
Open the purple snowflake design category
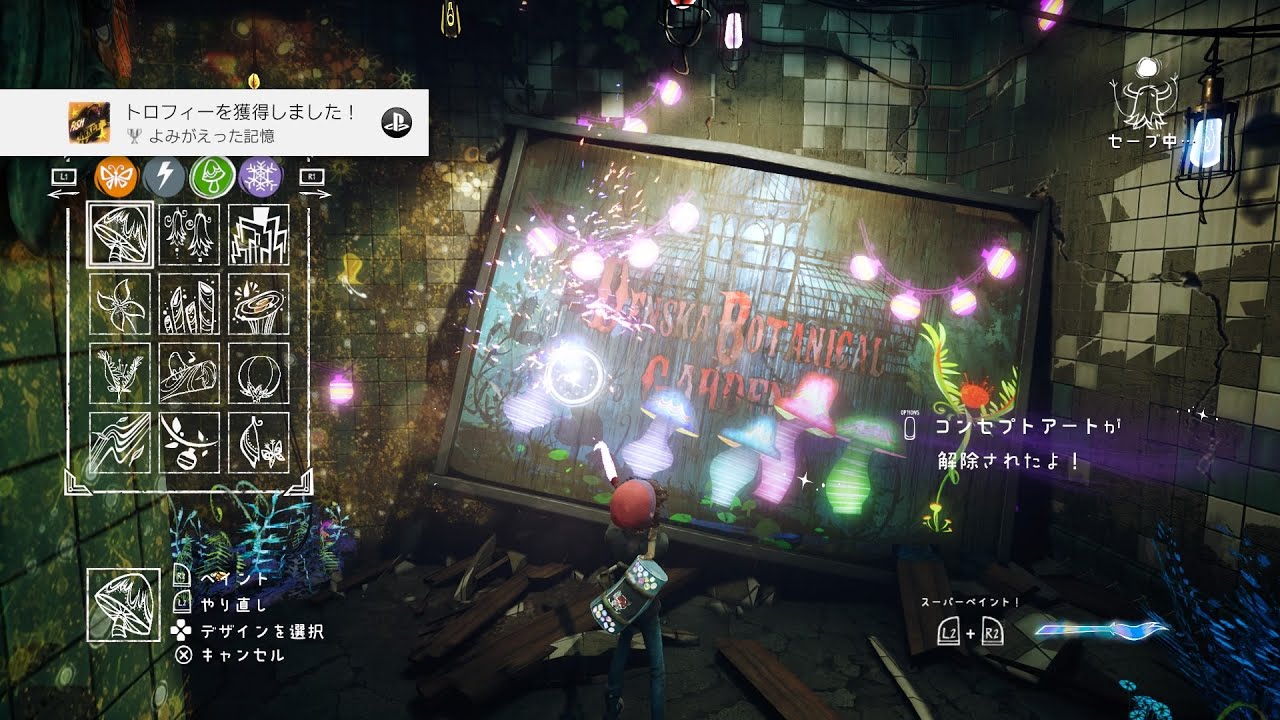pos(260,177)
